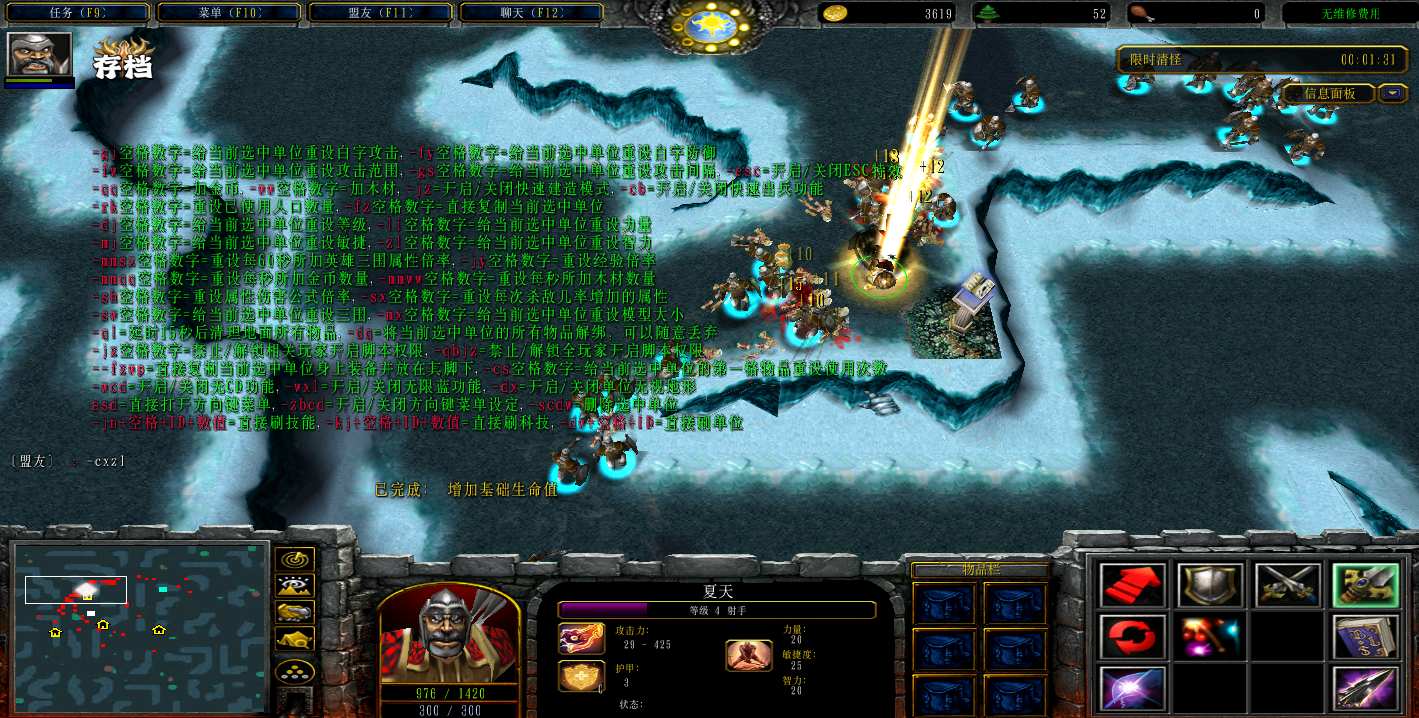Screen dimensions: 1419x718
Task: Open the 信息面板 info panel
Action: 1328,93
